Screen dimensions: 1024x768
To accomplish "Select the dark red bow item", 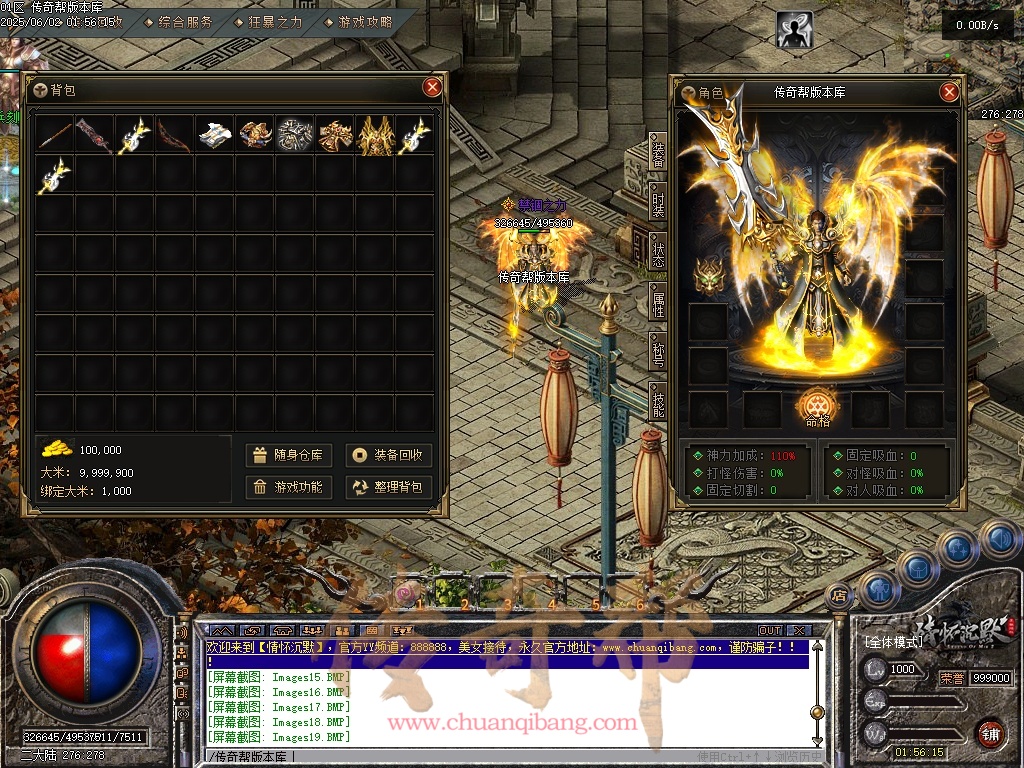I will (175, 135).
